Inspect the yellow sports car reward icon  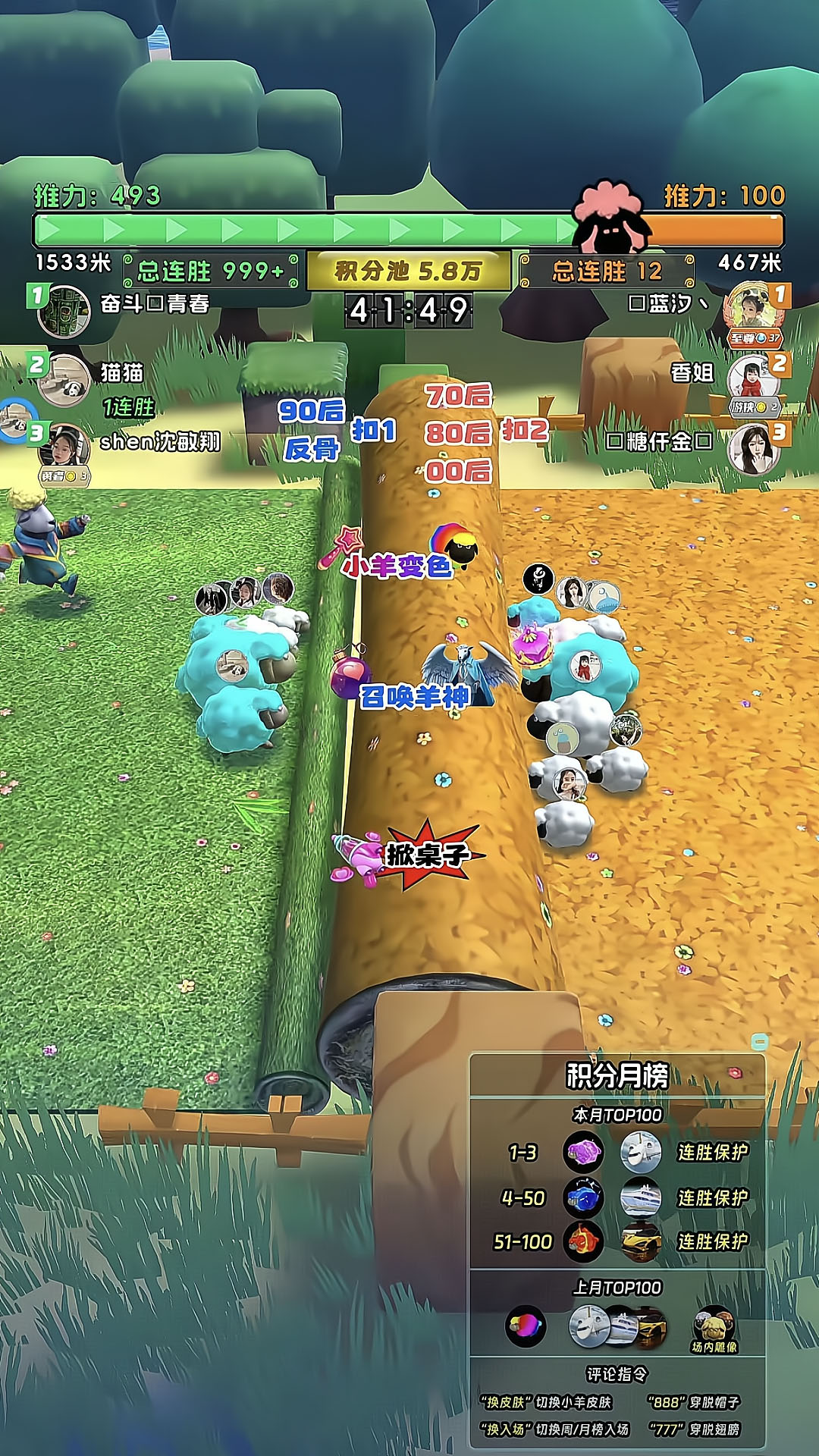[x=641, y=1242]
